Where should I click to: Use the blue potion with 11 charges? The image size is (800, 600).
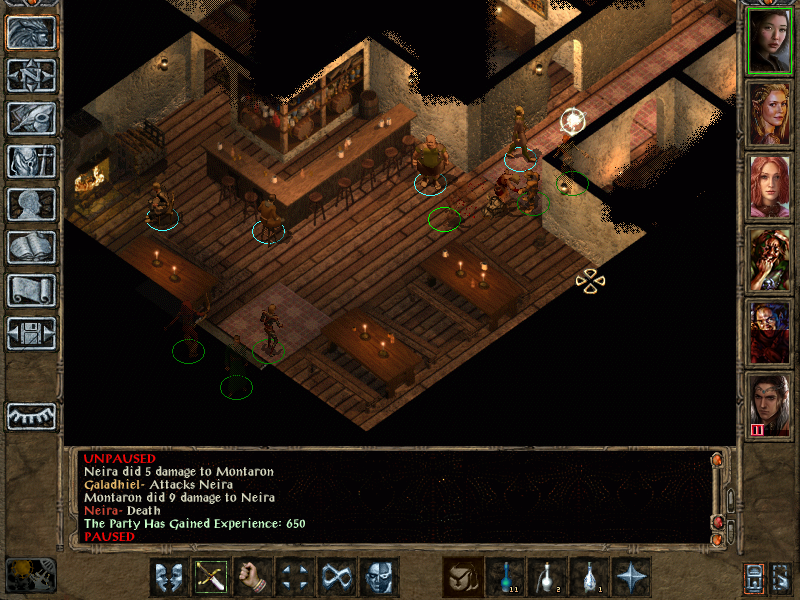pyautogui.click(x=505, y=577)
